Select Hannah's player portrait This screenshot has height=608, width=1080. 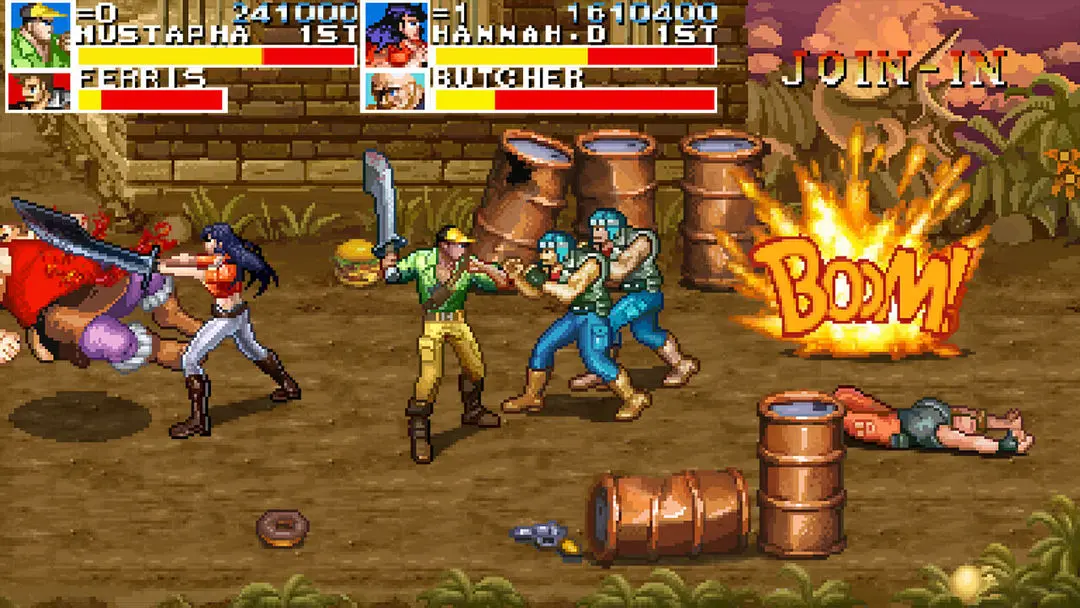click(x=396, y=34)
